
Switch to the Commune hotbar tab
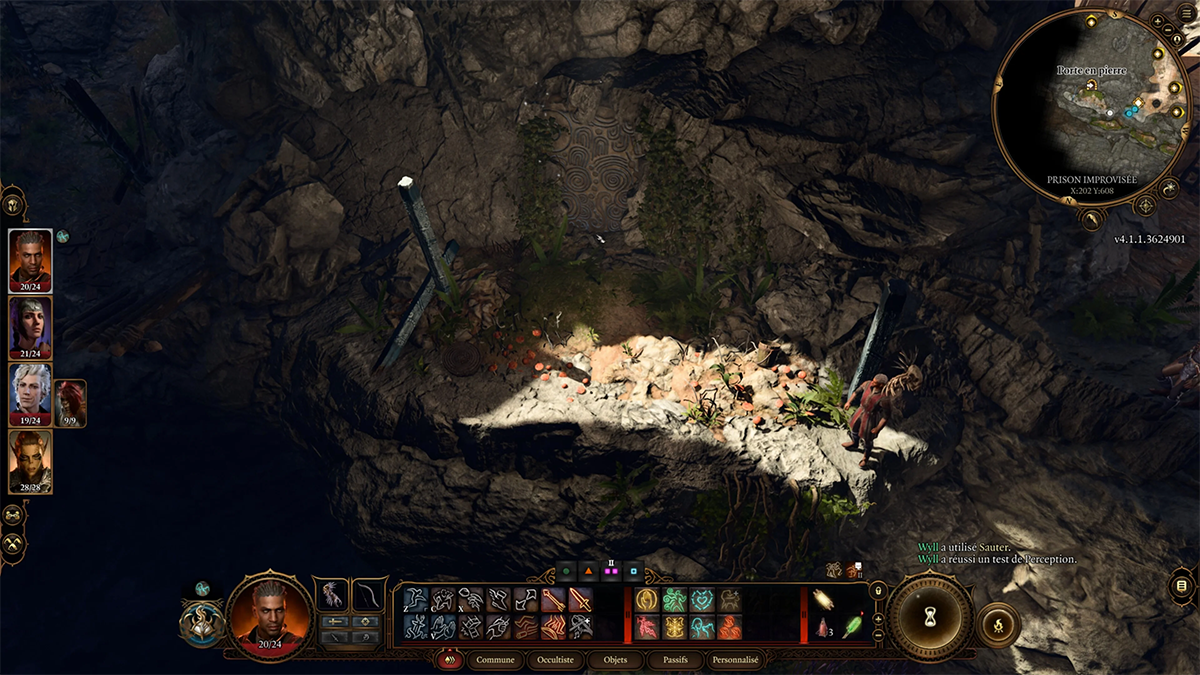click(x=496, y=660)
